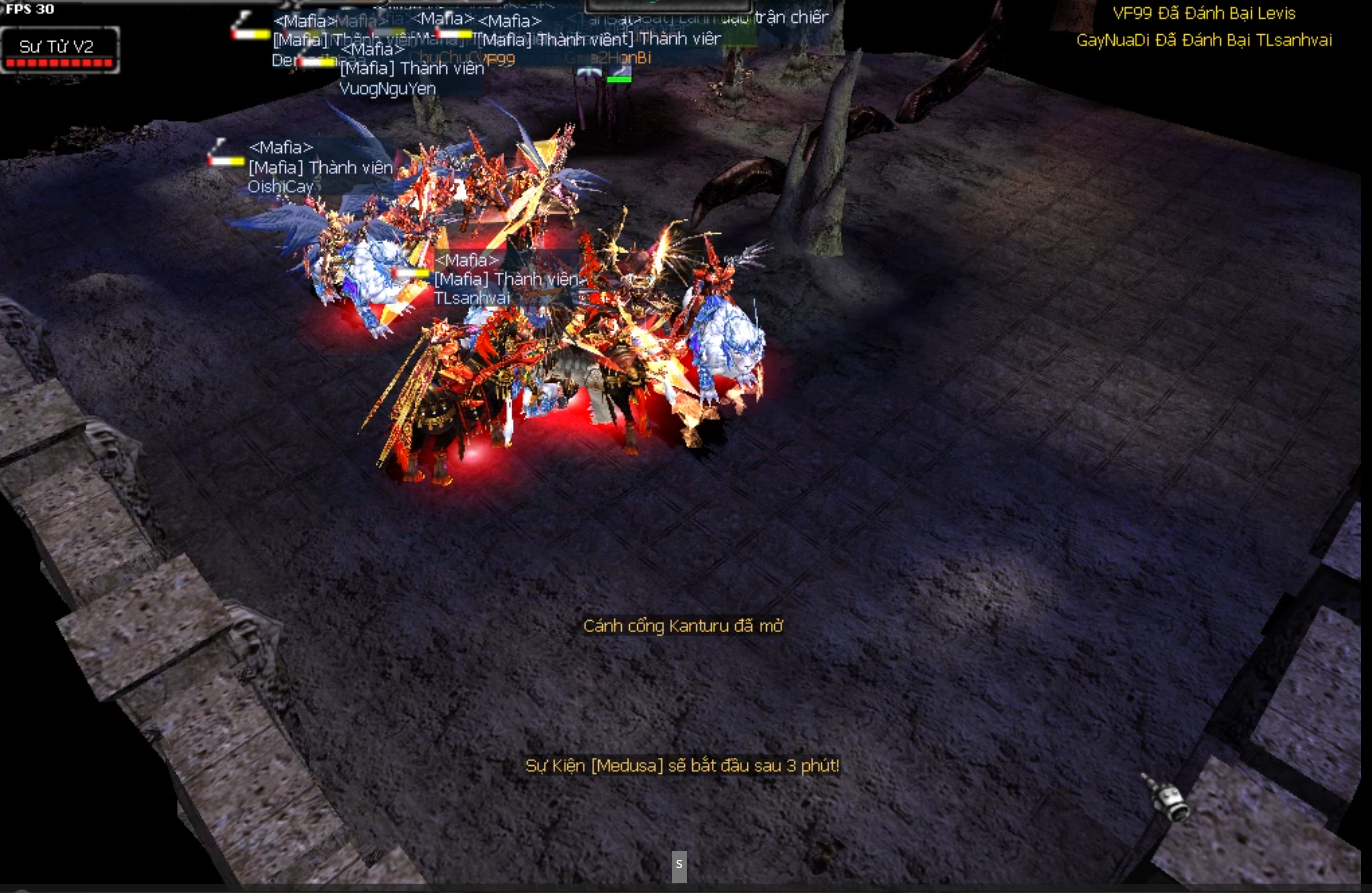
Task: Click the small grey S button
Action: pos(679,866)
